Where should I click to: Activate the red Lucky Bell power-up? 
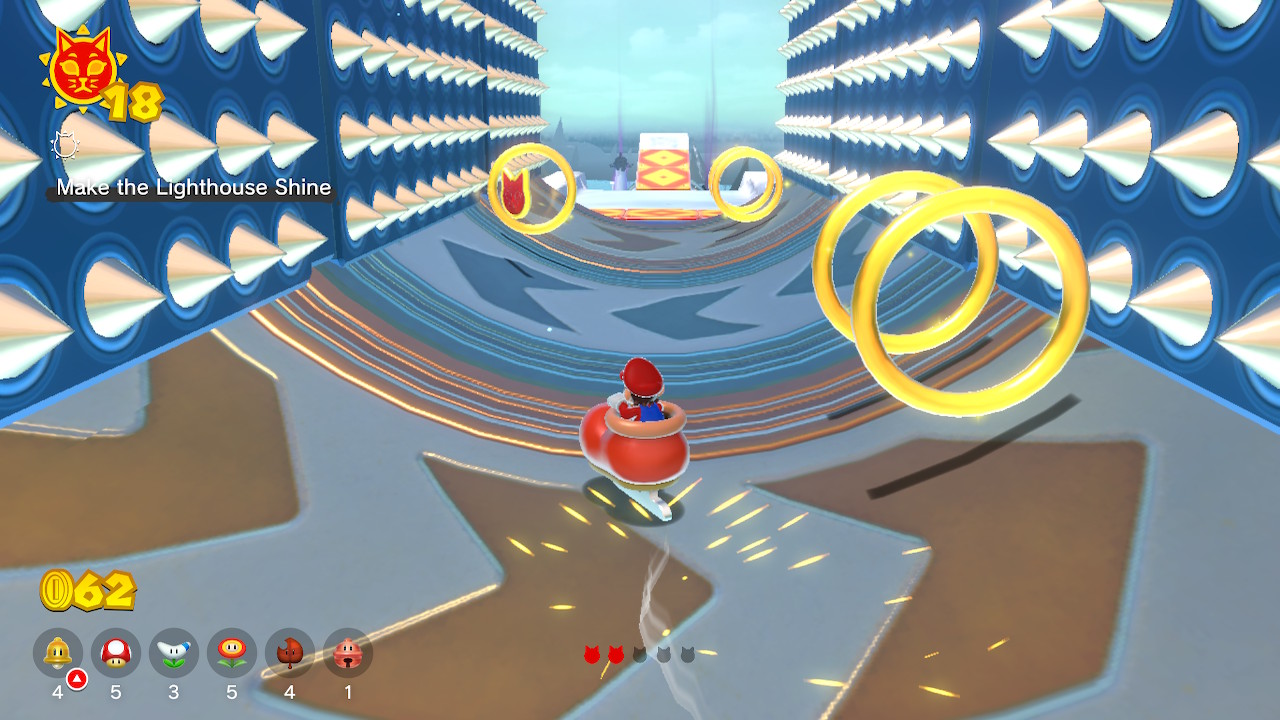(x=348, y=654)
